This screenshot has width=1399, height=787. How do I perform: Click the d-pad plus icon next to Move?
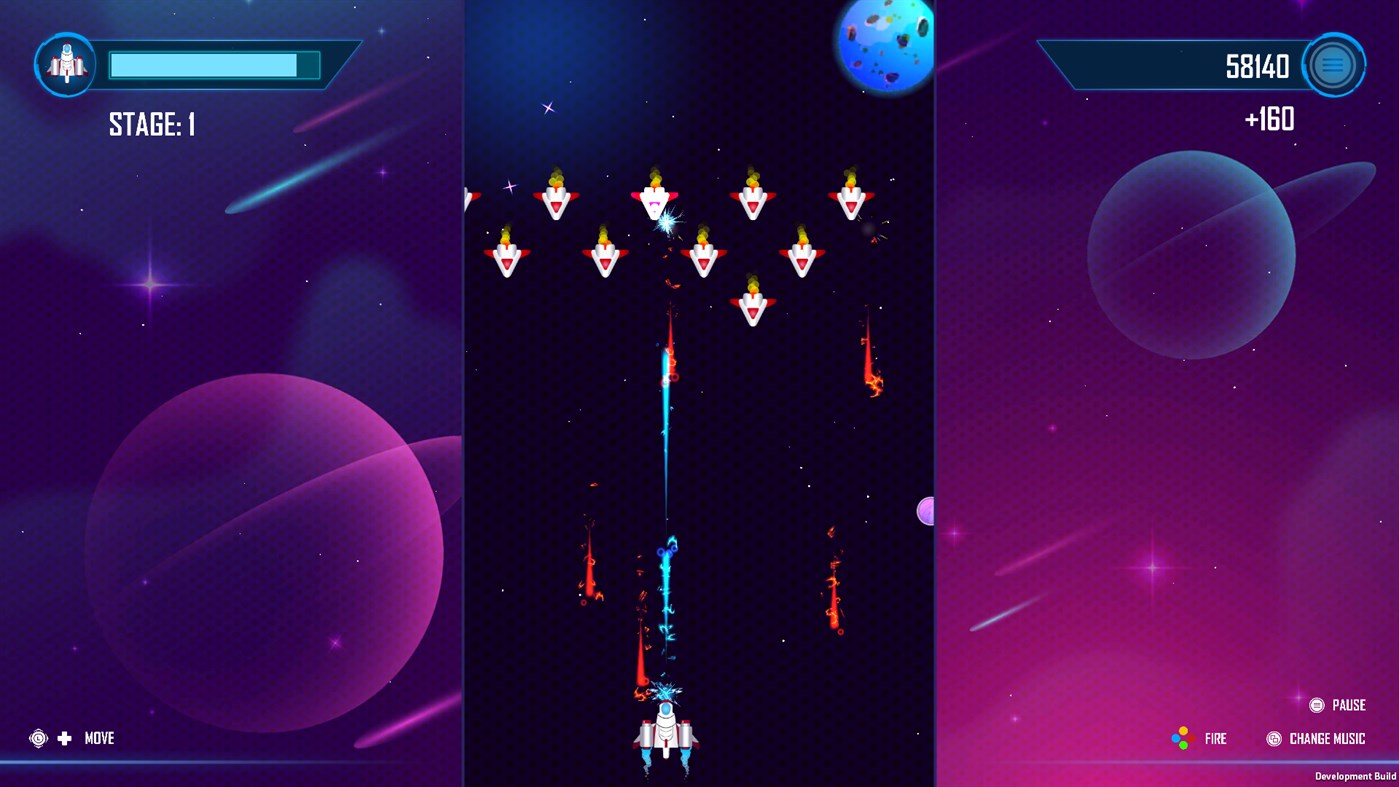(64, 739)
